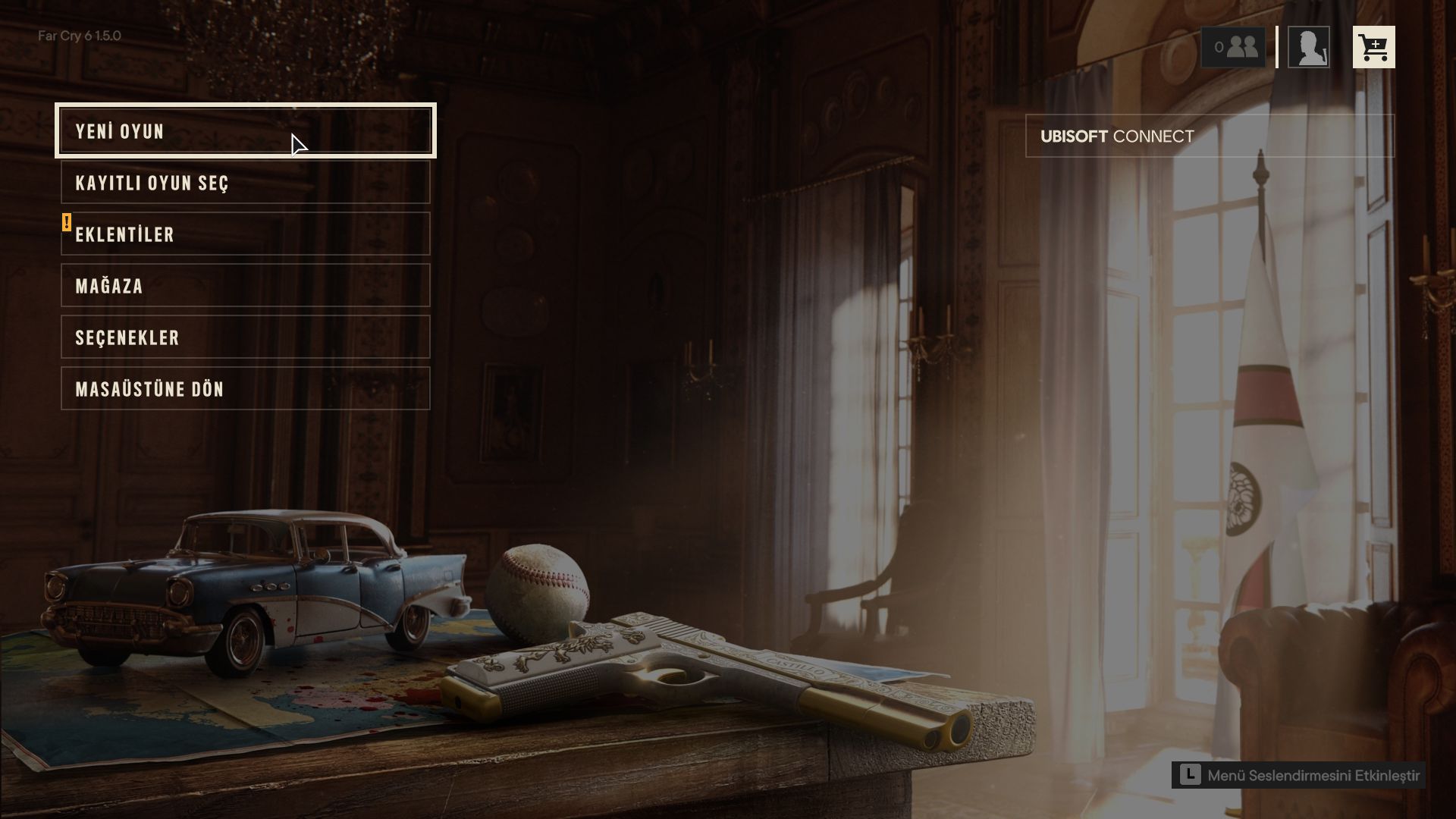
Task: Open Seçenekler options menu
Action: click(245, 337)
